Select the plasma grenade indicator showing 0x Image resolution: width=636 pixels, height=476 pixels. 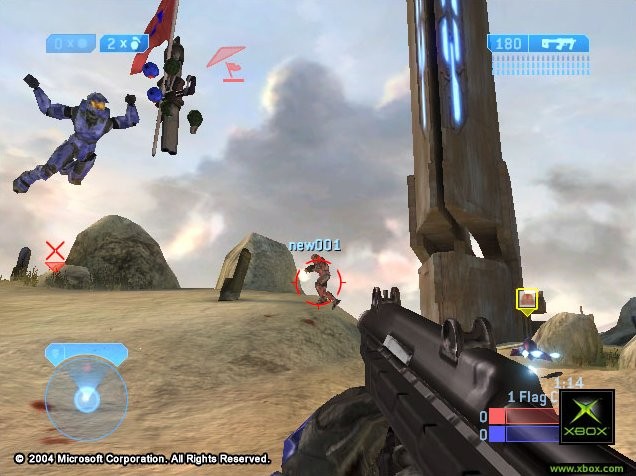coord(70,43)
